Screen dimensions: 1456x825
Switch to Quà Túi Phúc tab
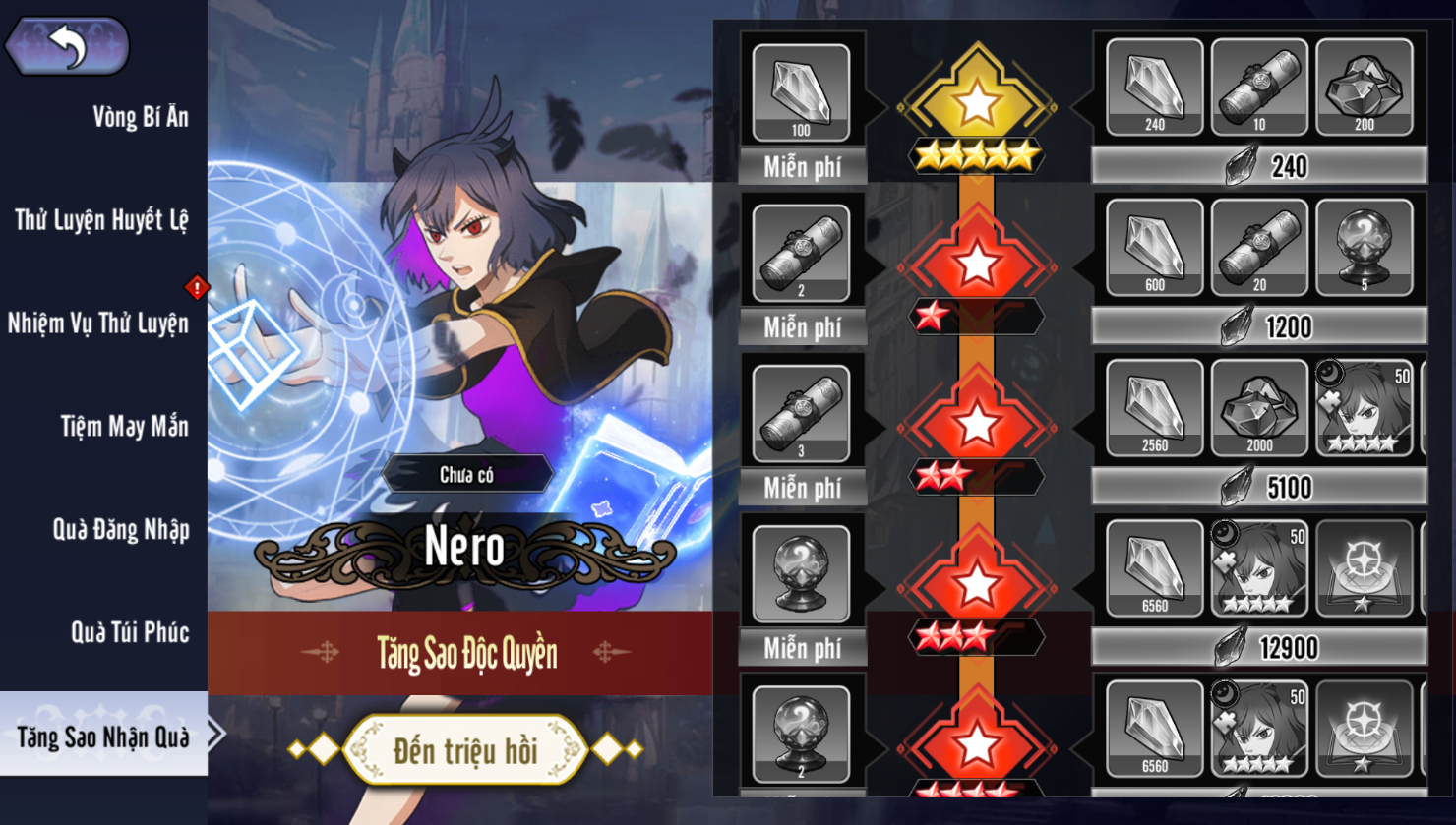click(130, 632)
